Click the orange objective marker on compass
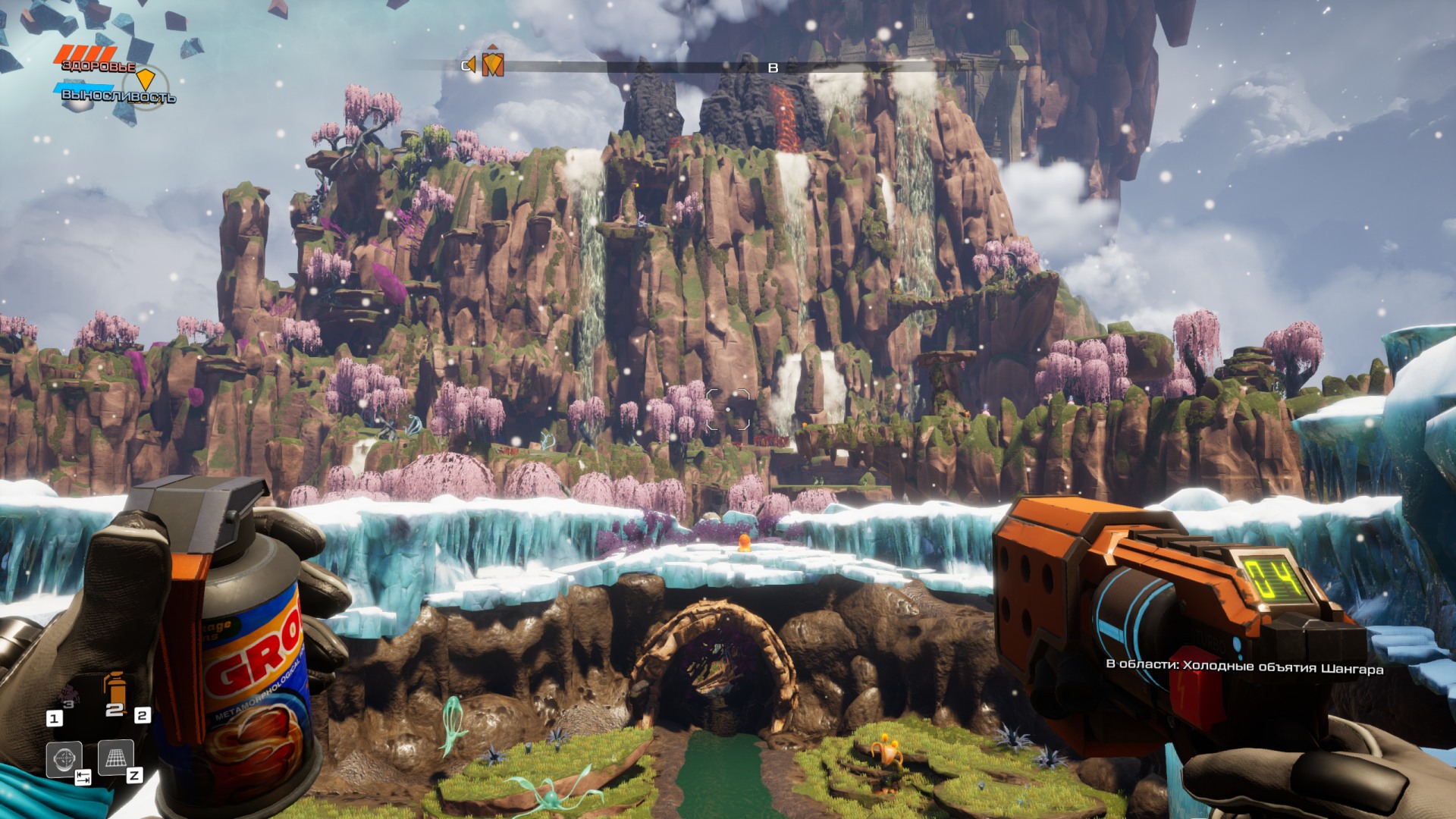This screenshot has height=819, width=1456. 493,64
